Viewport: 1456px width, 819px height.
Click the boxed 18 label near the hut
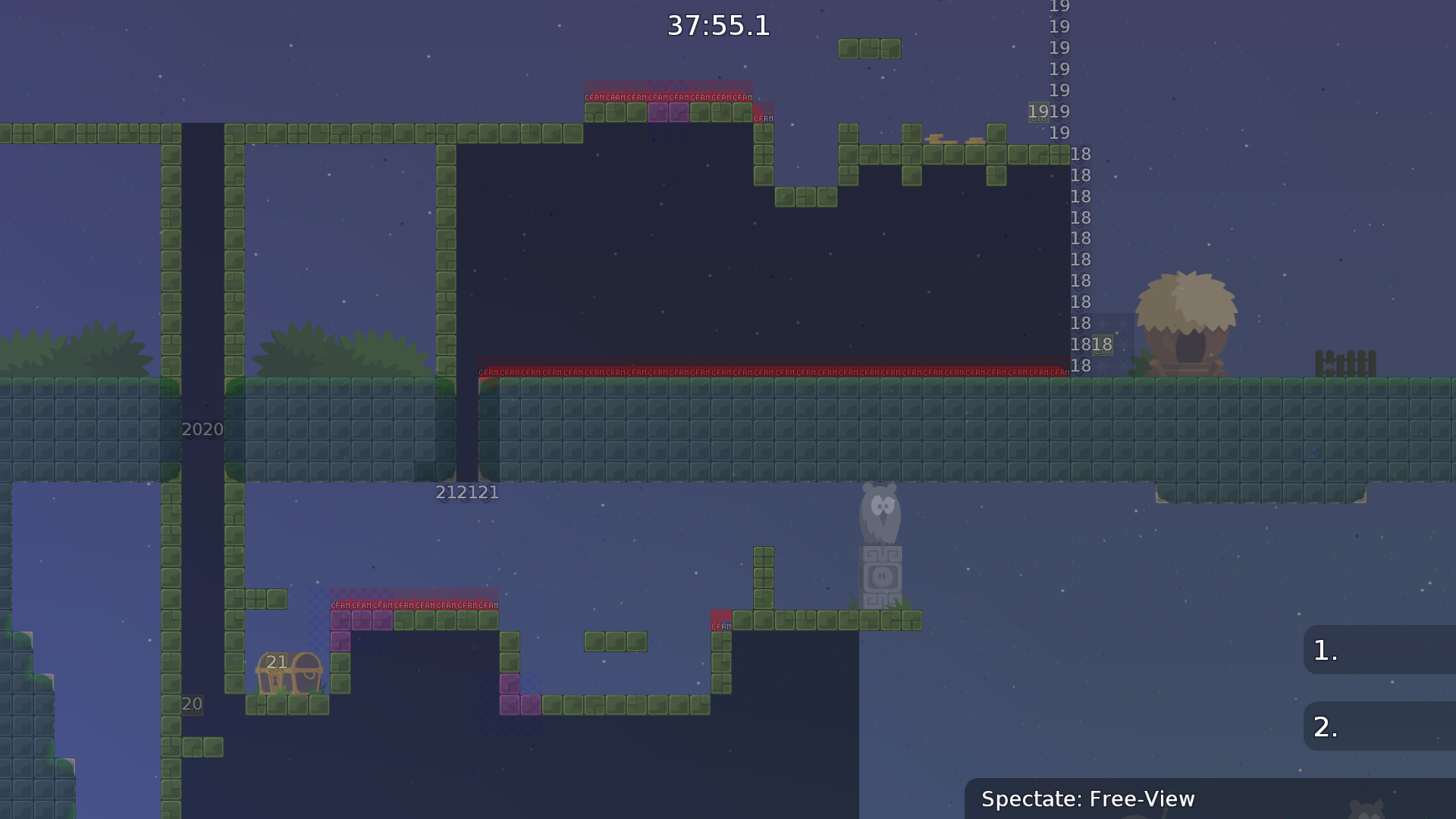point(1102,344)
